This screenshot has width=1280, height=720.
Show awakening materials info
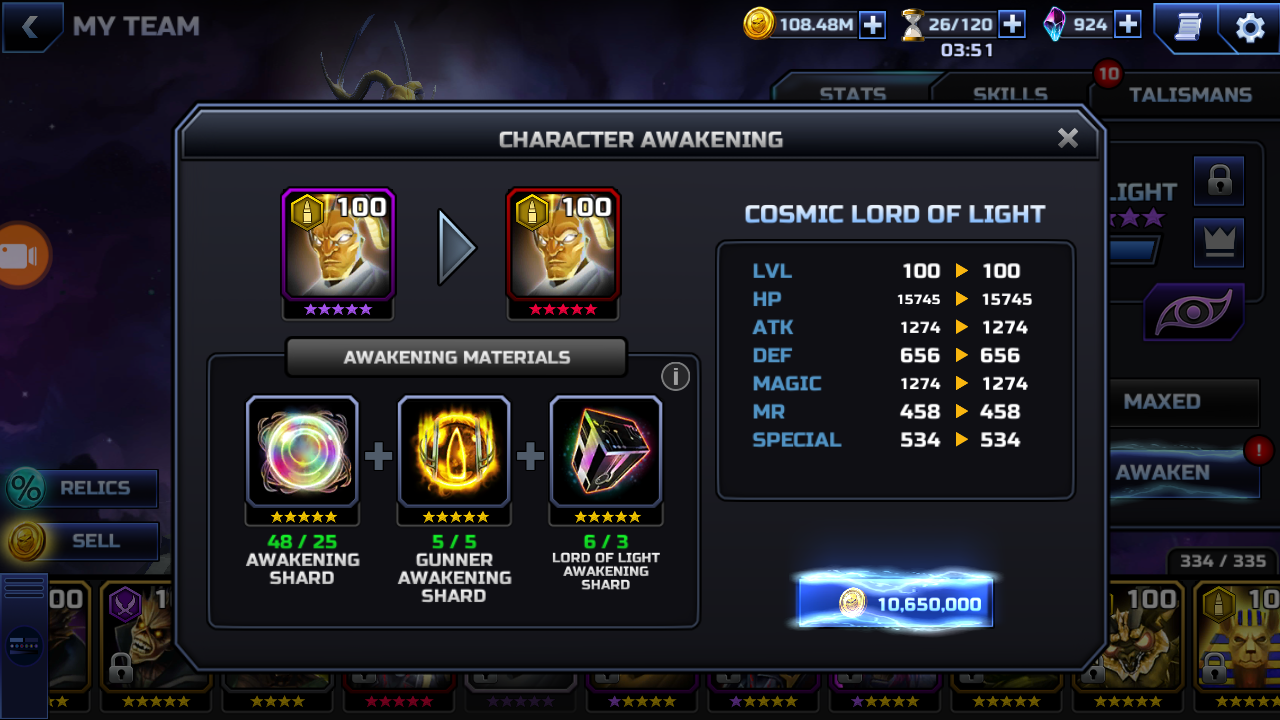[x=675, y=376]
